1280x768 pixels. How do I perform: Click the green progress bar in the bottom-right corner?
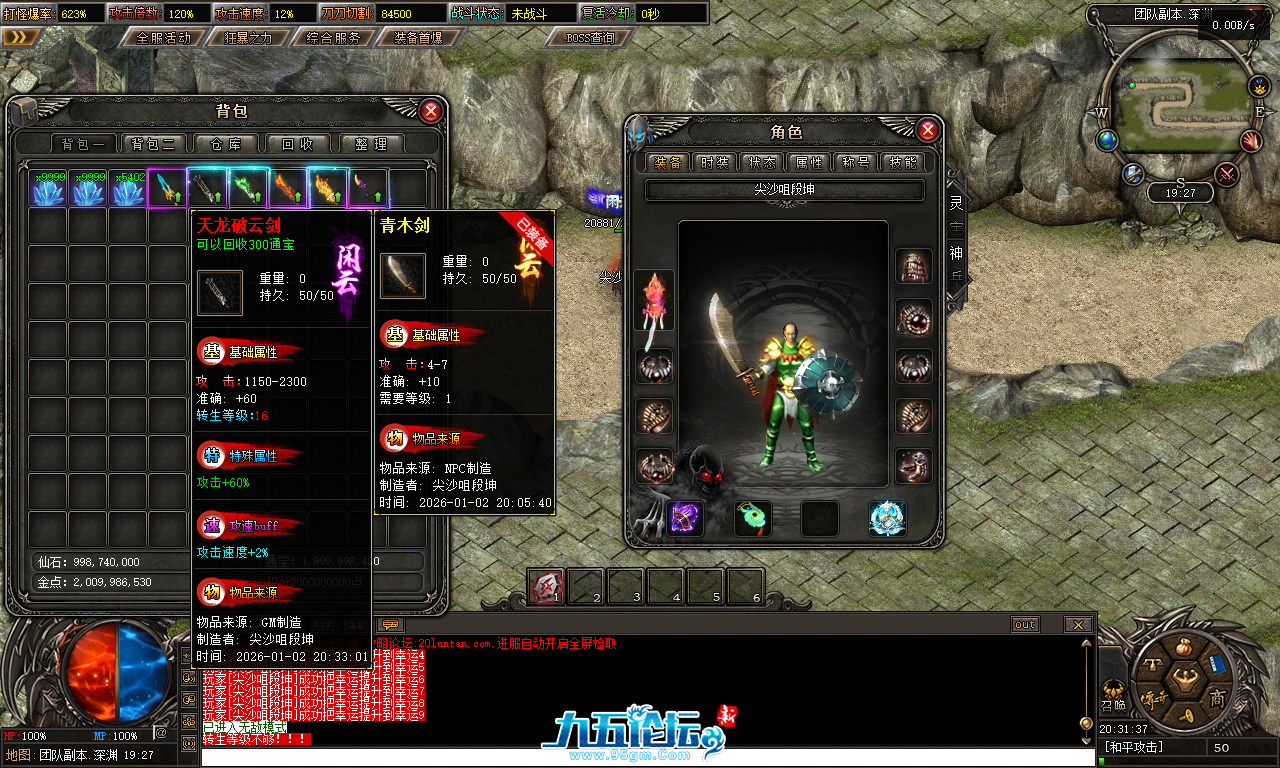click(x=1101, y=761)
